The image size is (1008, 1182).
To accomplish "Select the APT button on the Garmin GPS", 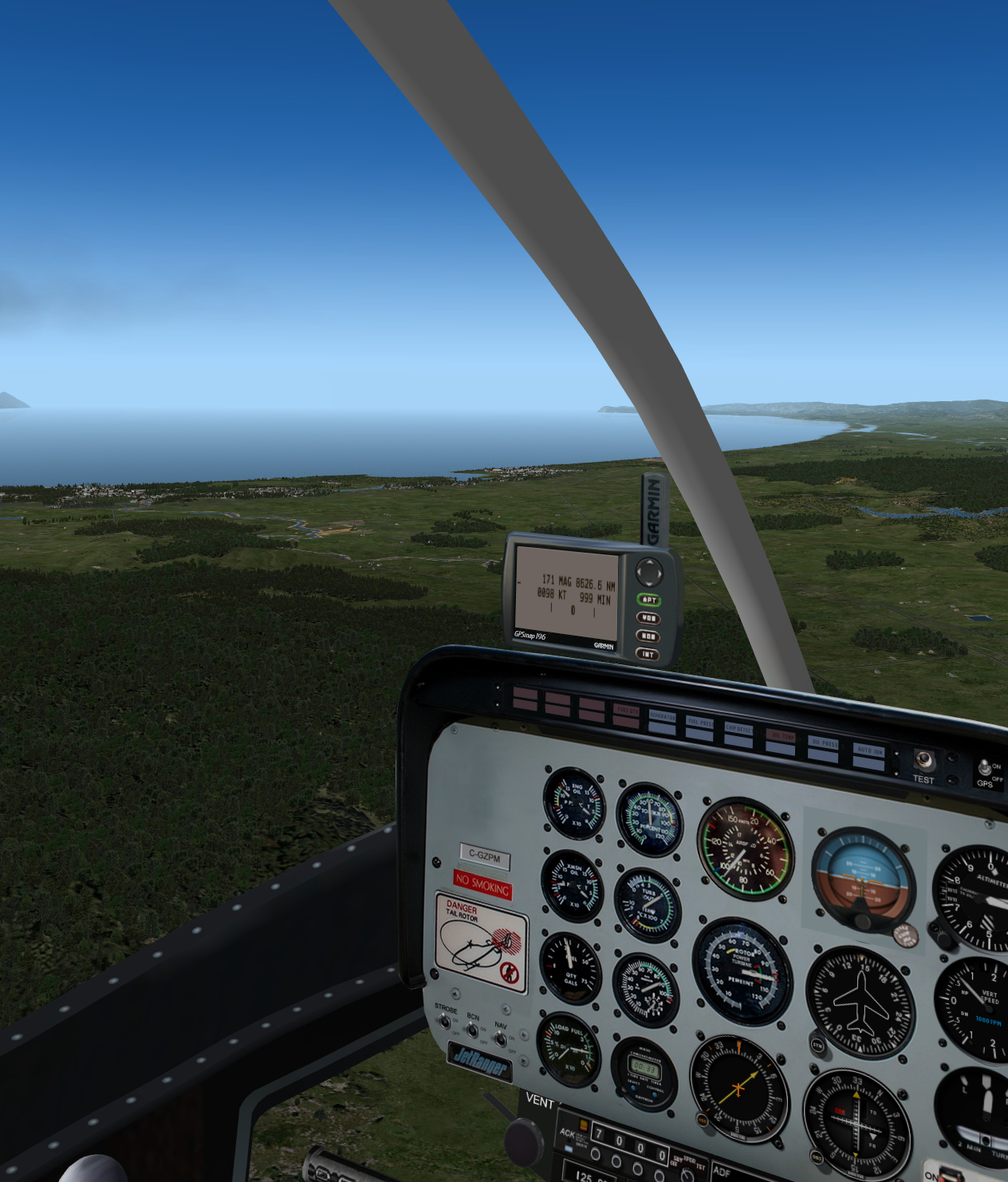I will (x=649, y=600).
